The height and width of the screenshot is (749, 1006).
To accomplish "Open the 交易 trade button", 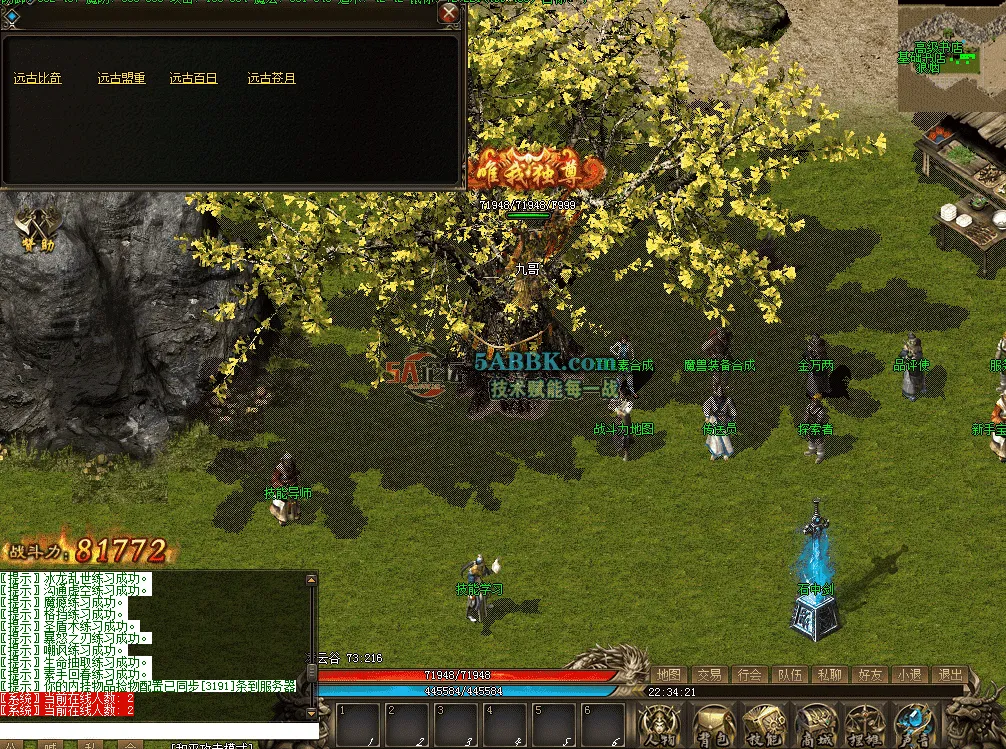I will click(709, 675).
